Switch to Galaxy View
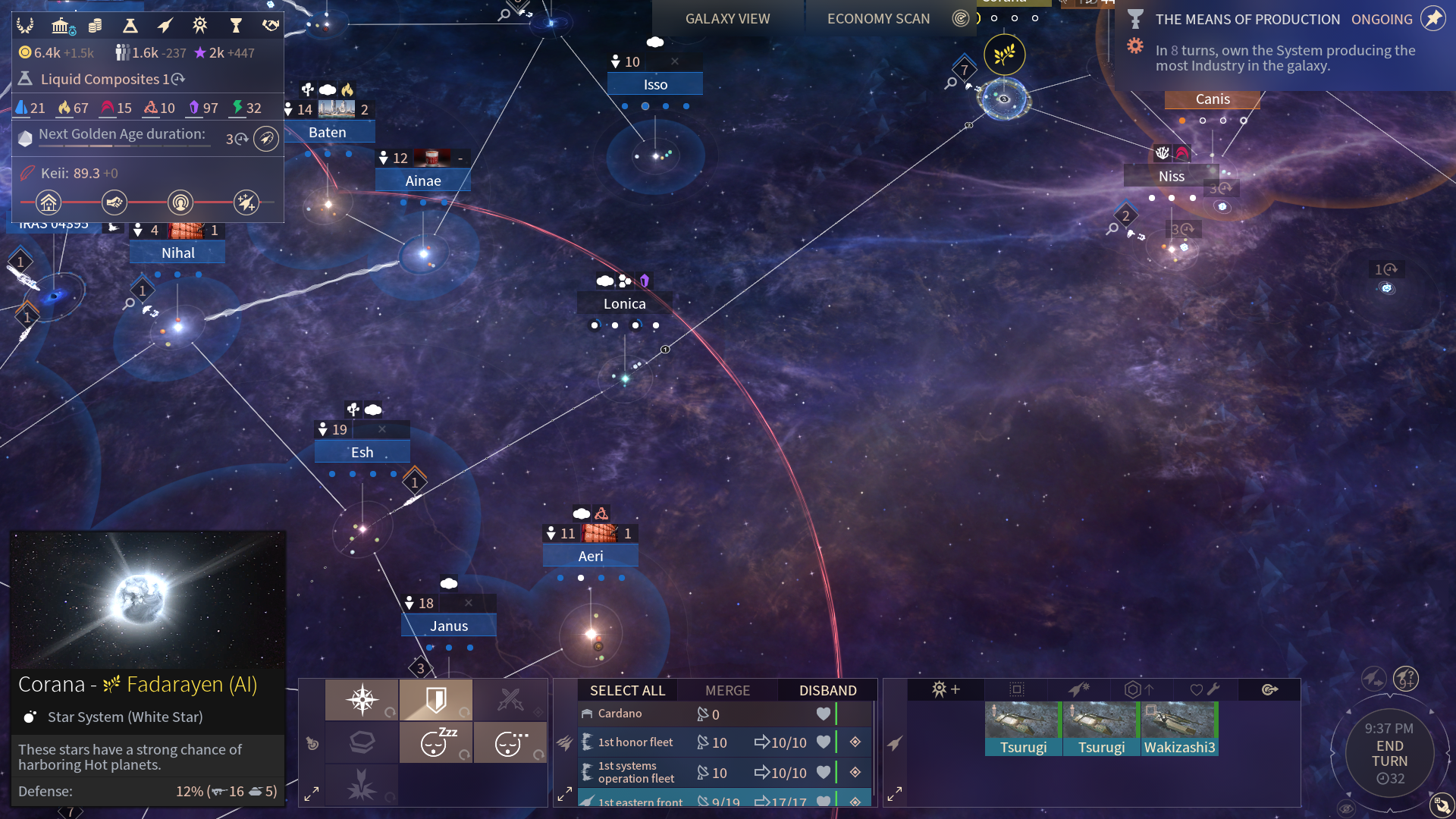1456x819 pixels. point(727,19)
